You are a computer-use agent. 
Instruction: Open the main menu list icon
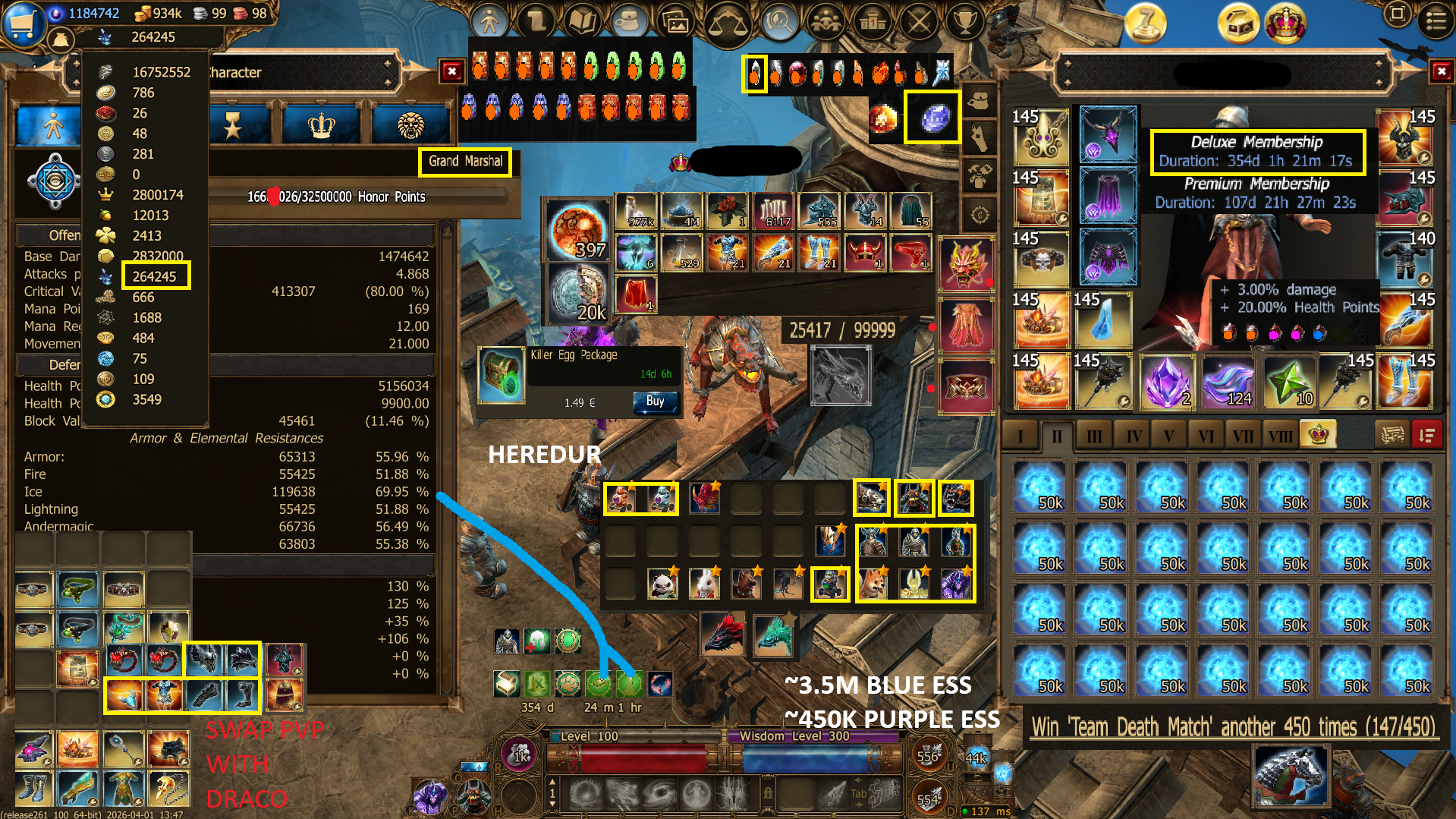tap(1436, 20)
